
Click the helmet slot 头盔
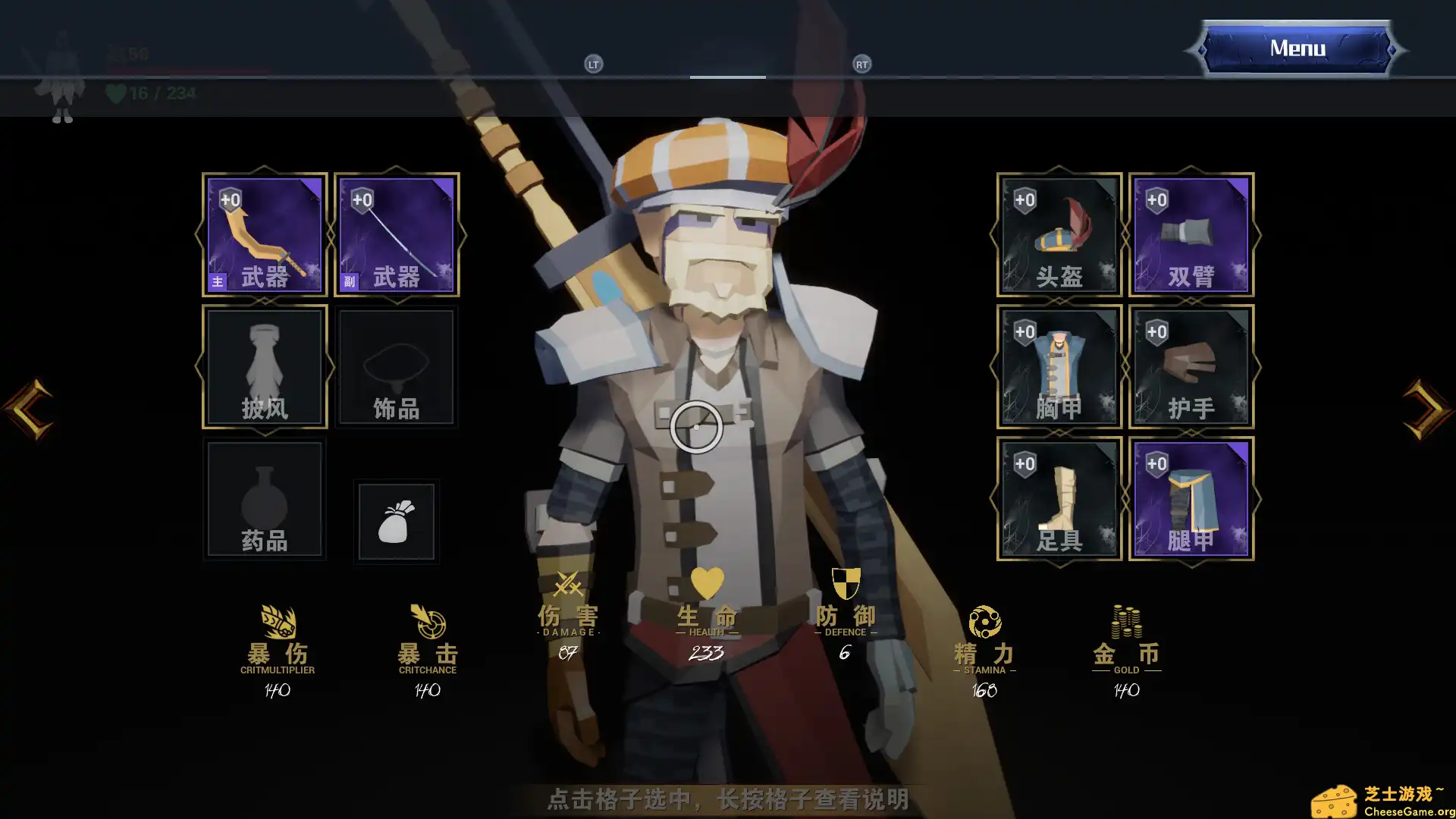pyautogui.click(x=1058, y=235)
